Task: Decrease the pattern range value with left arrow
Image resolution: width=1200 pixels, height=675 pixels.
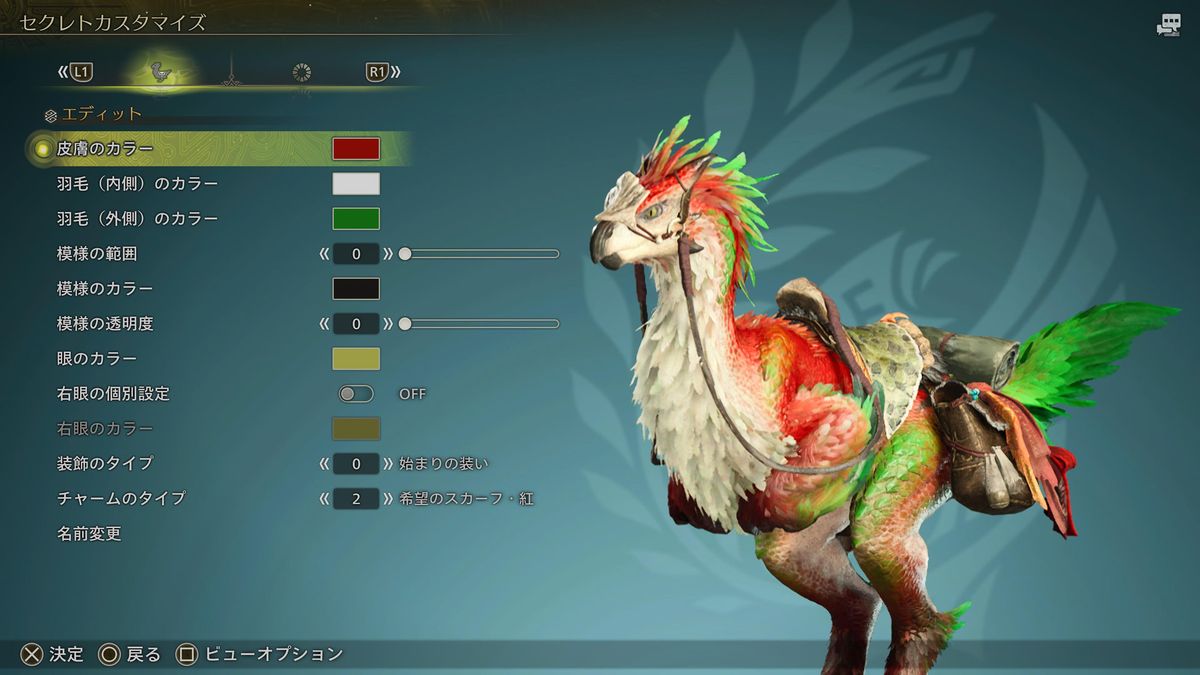Action: pyautogui.click(x=324, y=254)
